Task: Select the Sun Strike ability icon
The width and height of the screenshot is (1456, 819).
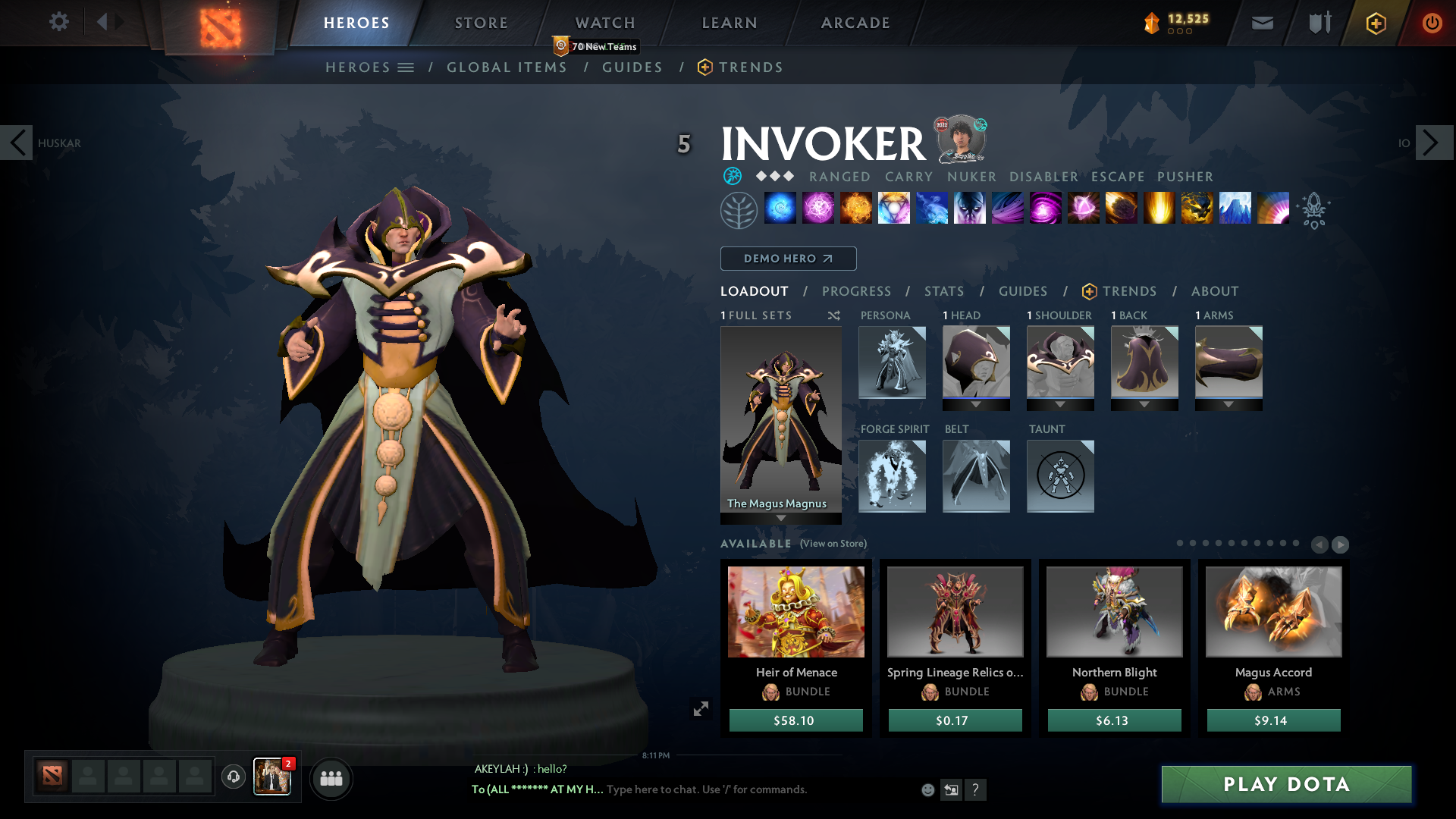Action: click(x=1159, y=209)
